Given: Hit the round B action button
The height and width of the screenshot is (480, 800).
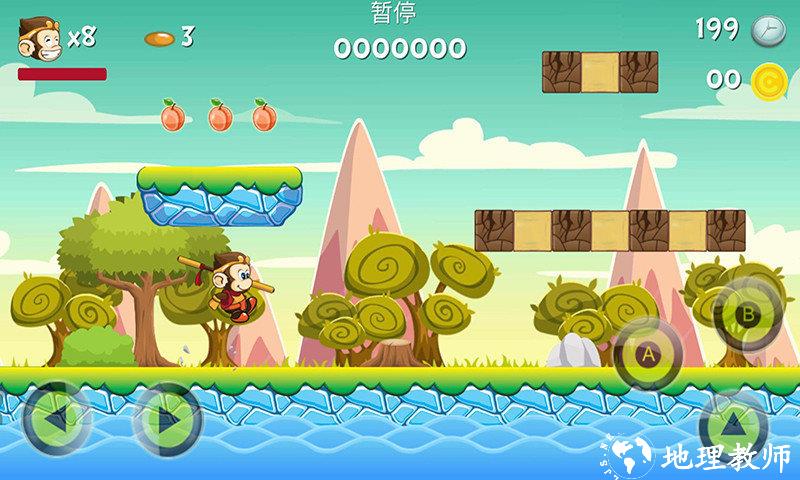Looking at the screenshot, I should pos(745,313).
